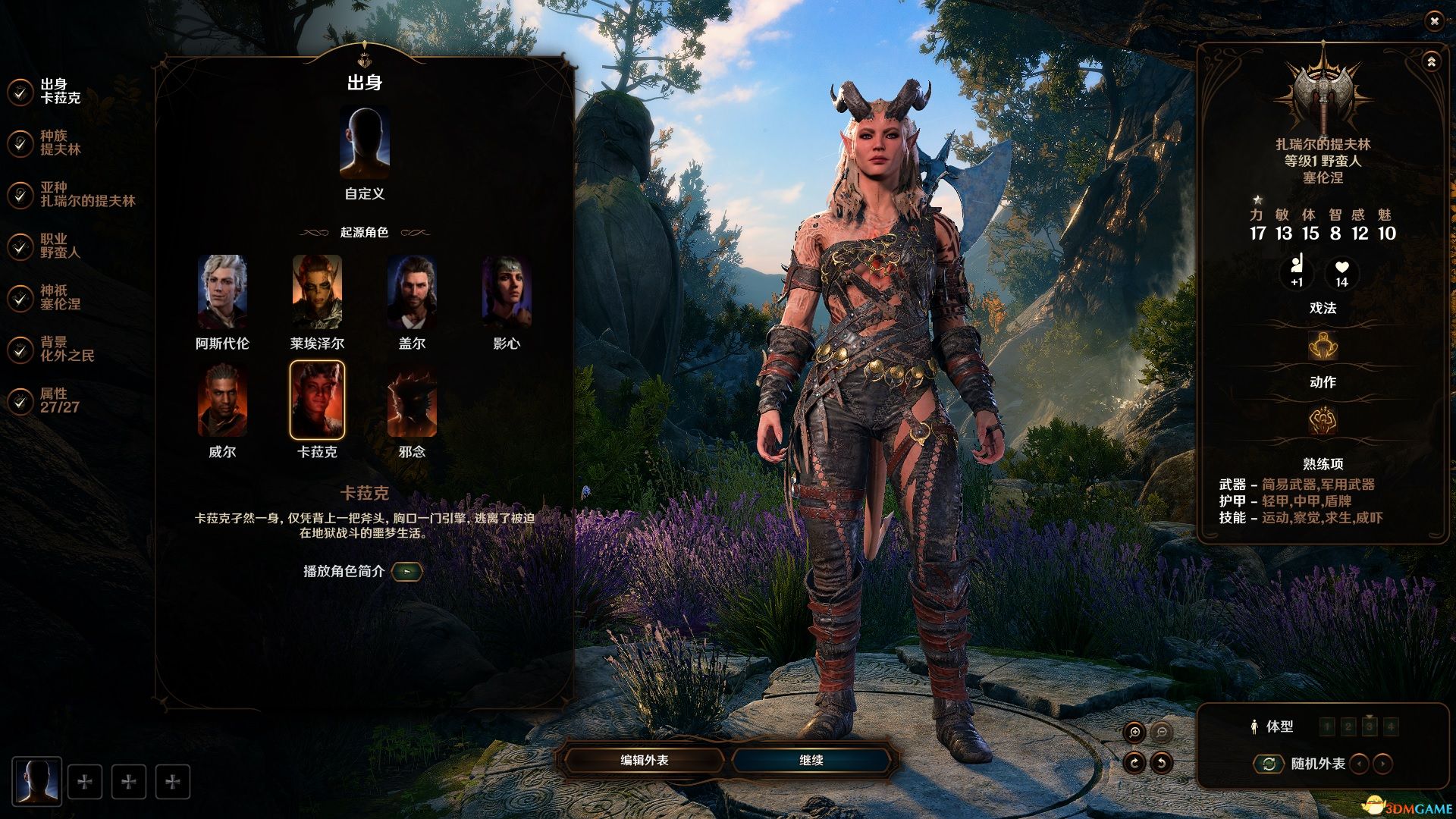The width and height of the screenshot is (1456, 819).
Task: Click 继续 to continue
Action: pyautogui.click(x=811, y=760)
